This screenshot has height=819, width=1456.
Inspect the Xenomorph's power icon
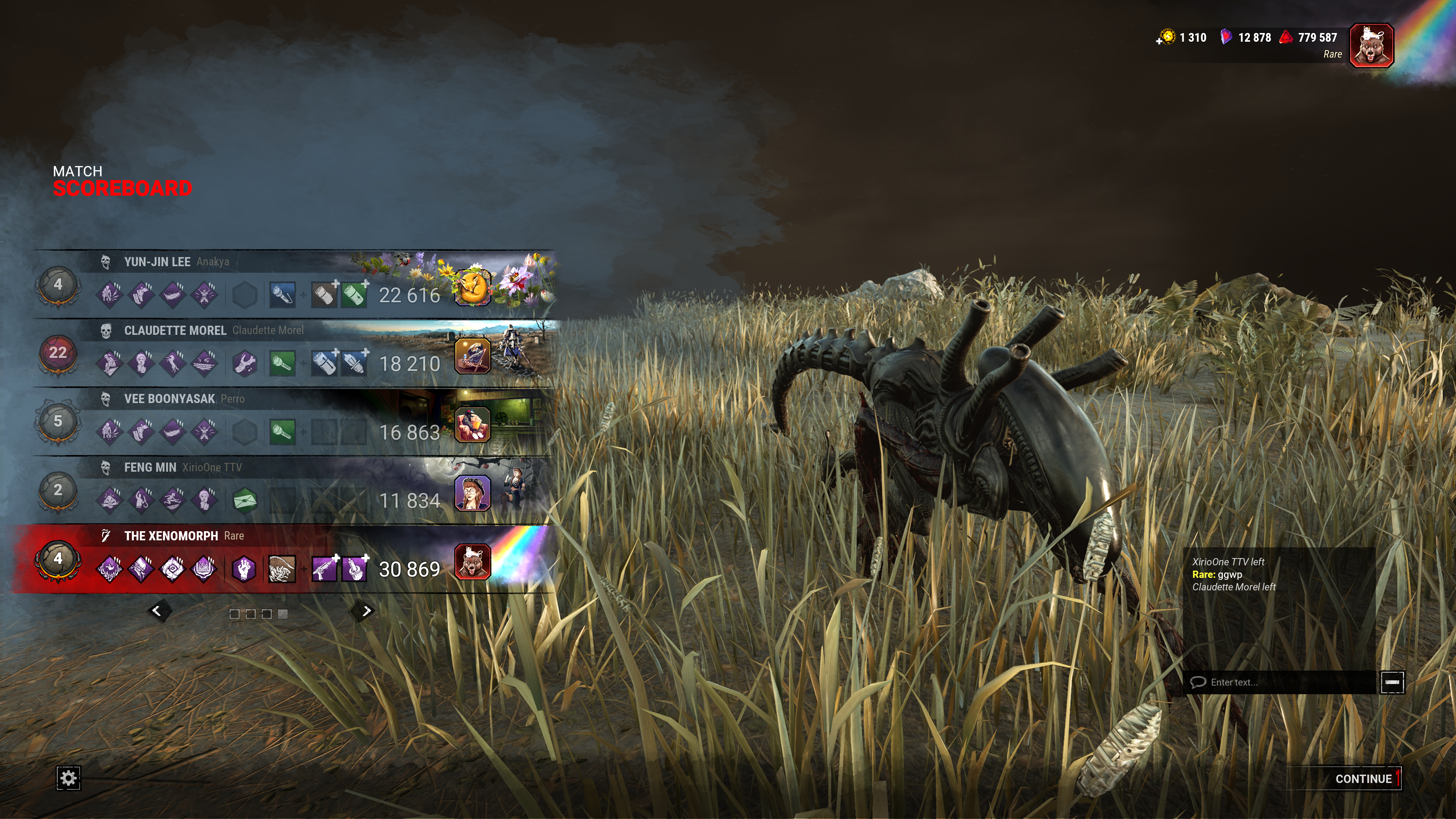(282, 569)
